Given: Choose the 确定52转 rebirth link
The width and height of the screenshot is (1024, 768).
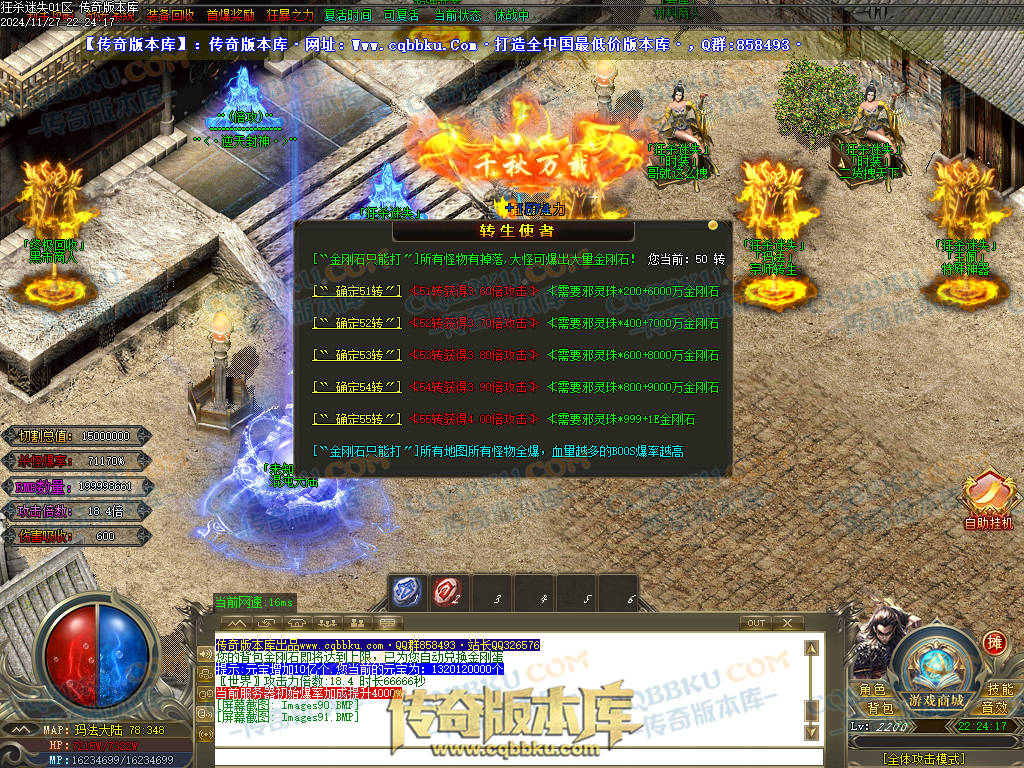Looking at the screenshot, I should [x=357, y=323].
